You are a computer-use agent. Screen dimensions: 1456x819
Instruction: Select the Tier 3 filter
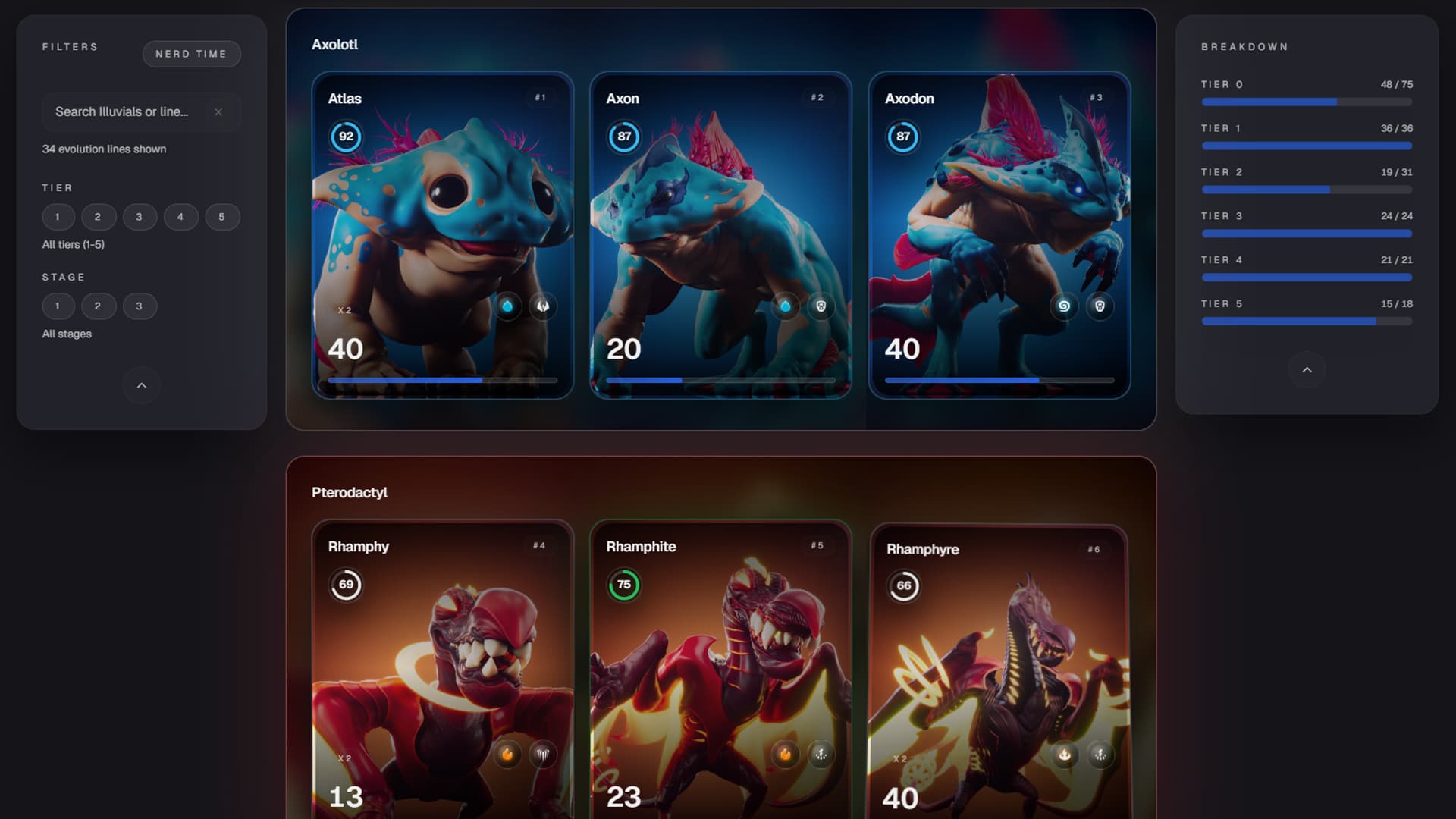click(140, 217)
